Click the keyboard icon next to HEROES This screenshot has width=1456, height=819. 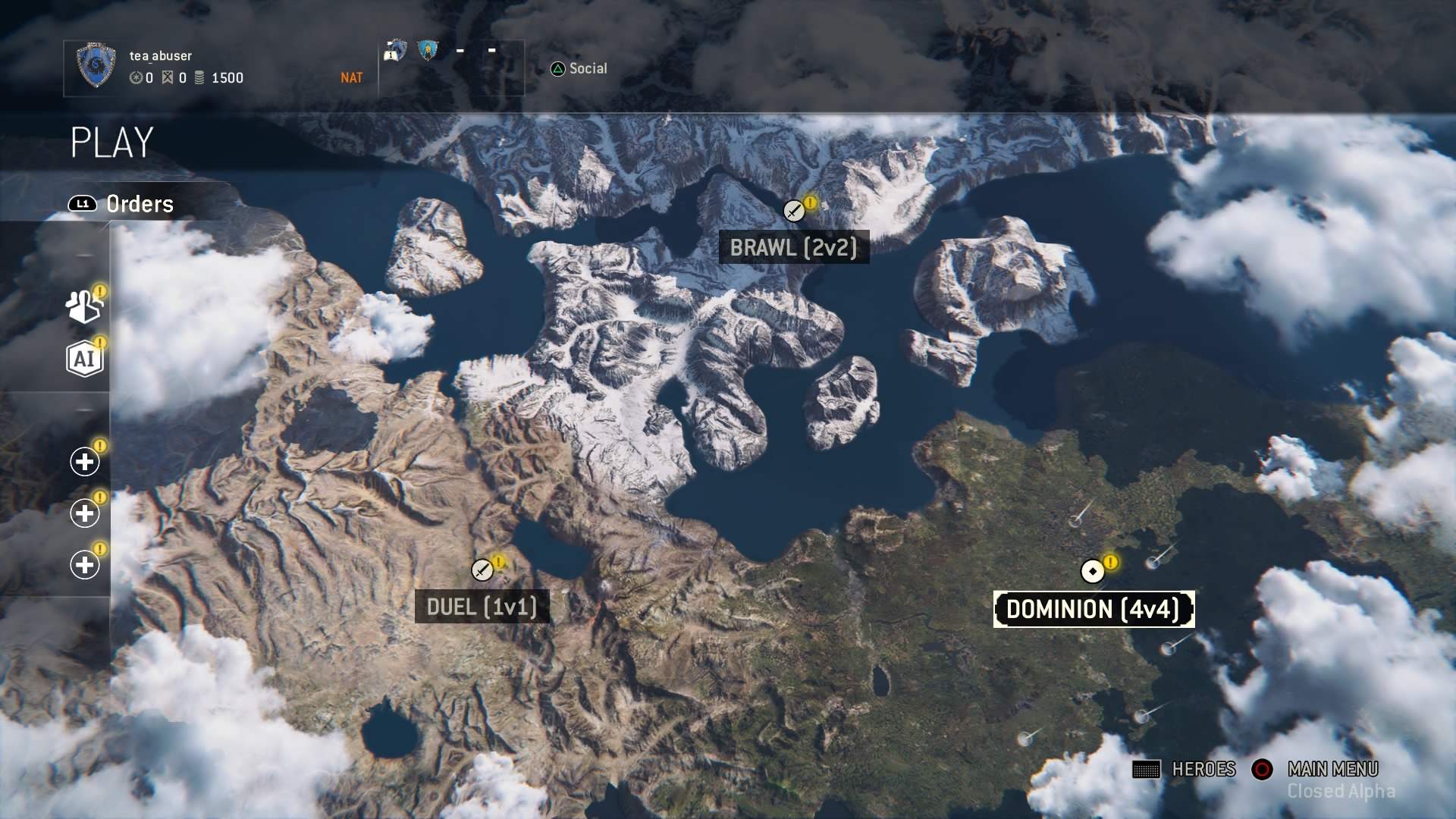[1145, 769]
